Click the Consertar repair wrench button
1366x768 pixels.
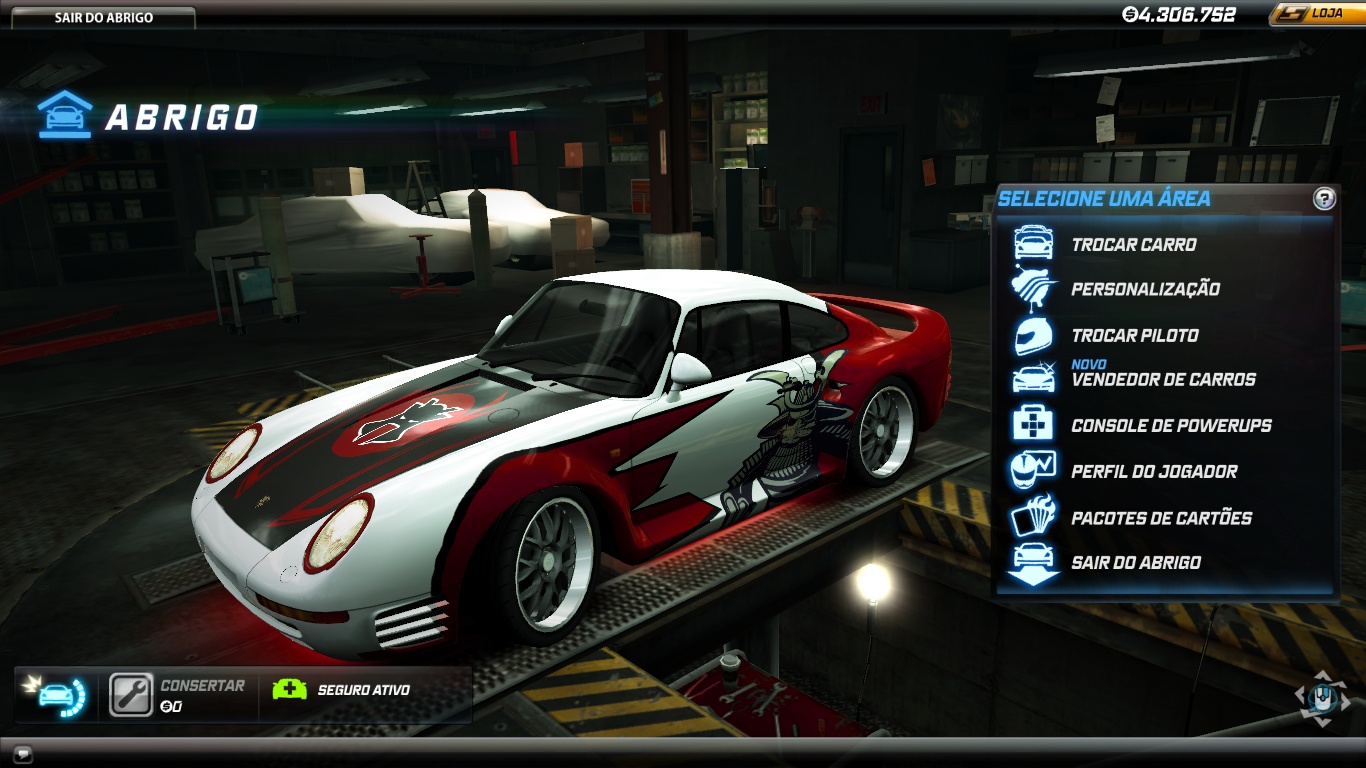[131, 695]
